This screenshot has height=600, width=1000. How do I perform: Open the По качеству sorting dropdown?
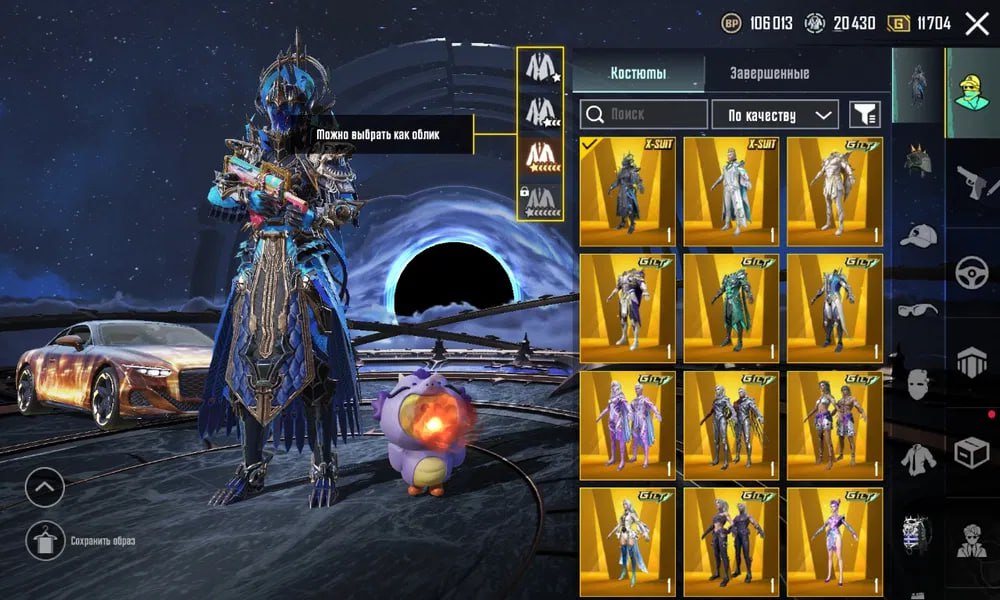[775, 115]
